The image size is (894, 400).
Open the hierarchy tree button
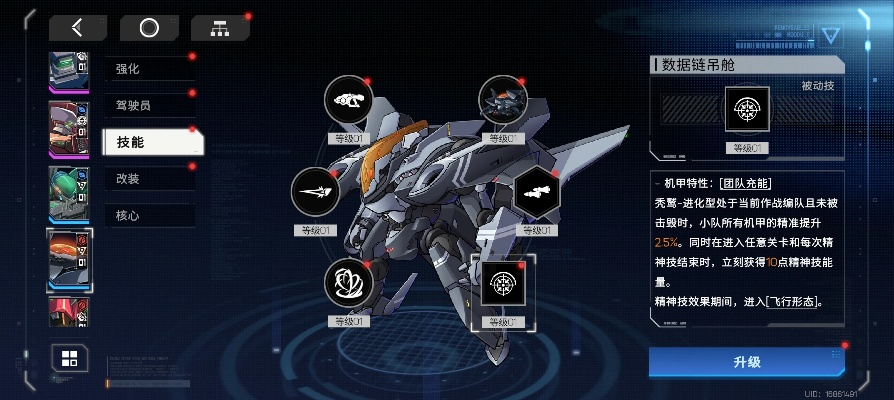click(220, 28)
